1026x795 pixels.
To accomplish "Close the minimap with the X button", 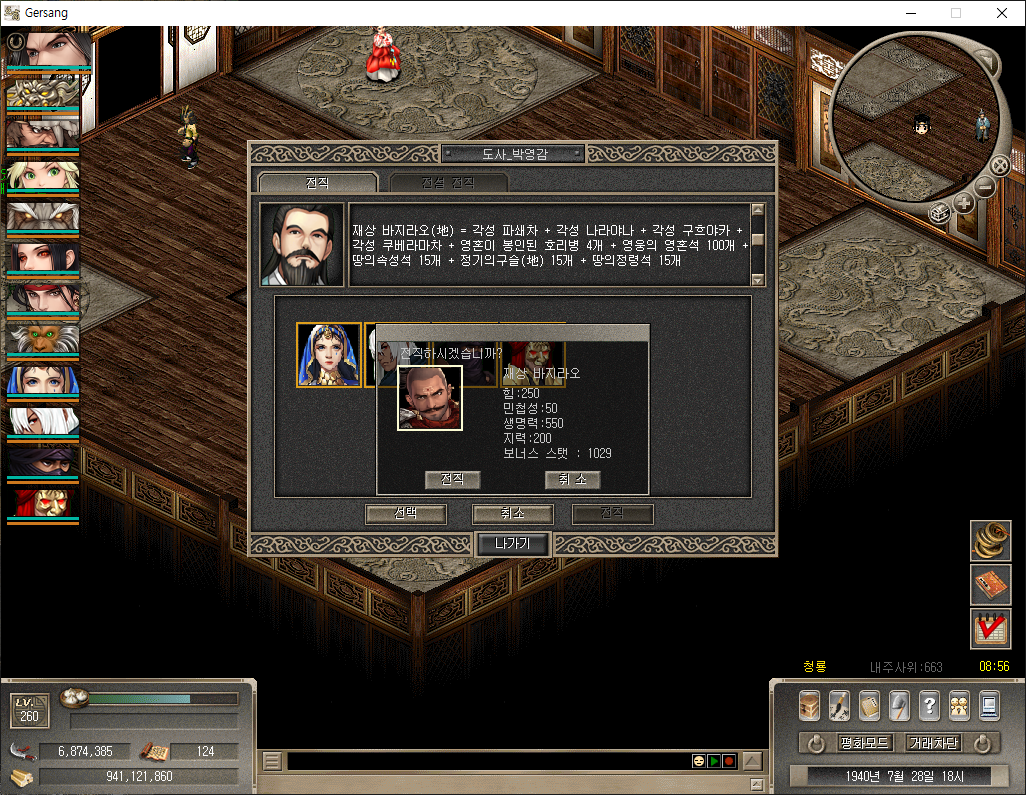I will (999, 166).
